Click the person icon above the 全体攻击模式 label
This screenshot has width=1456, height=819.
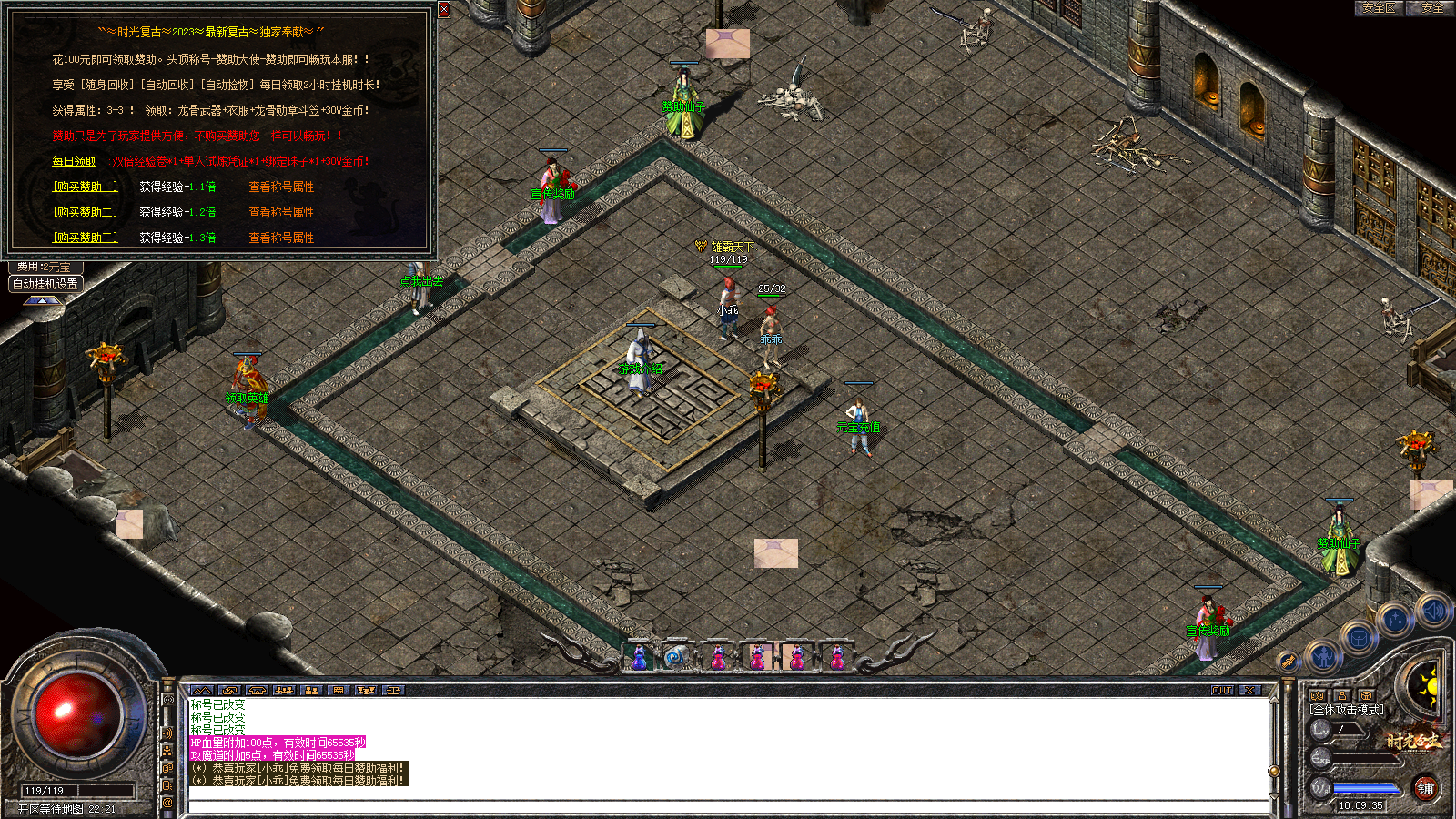click(x=1341, y=695)
